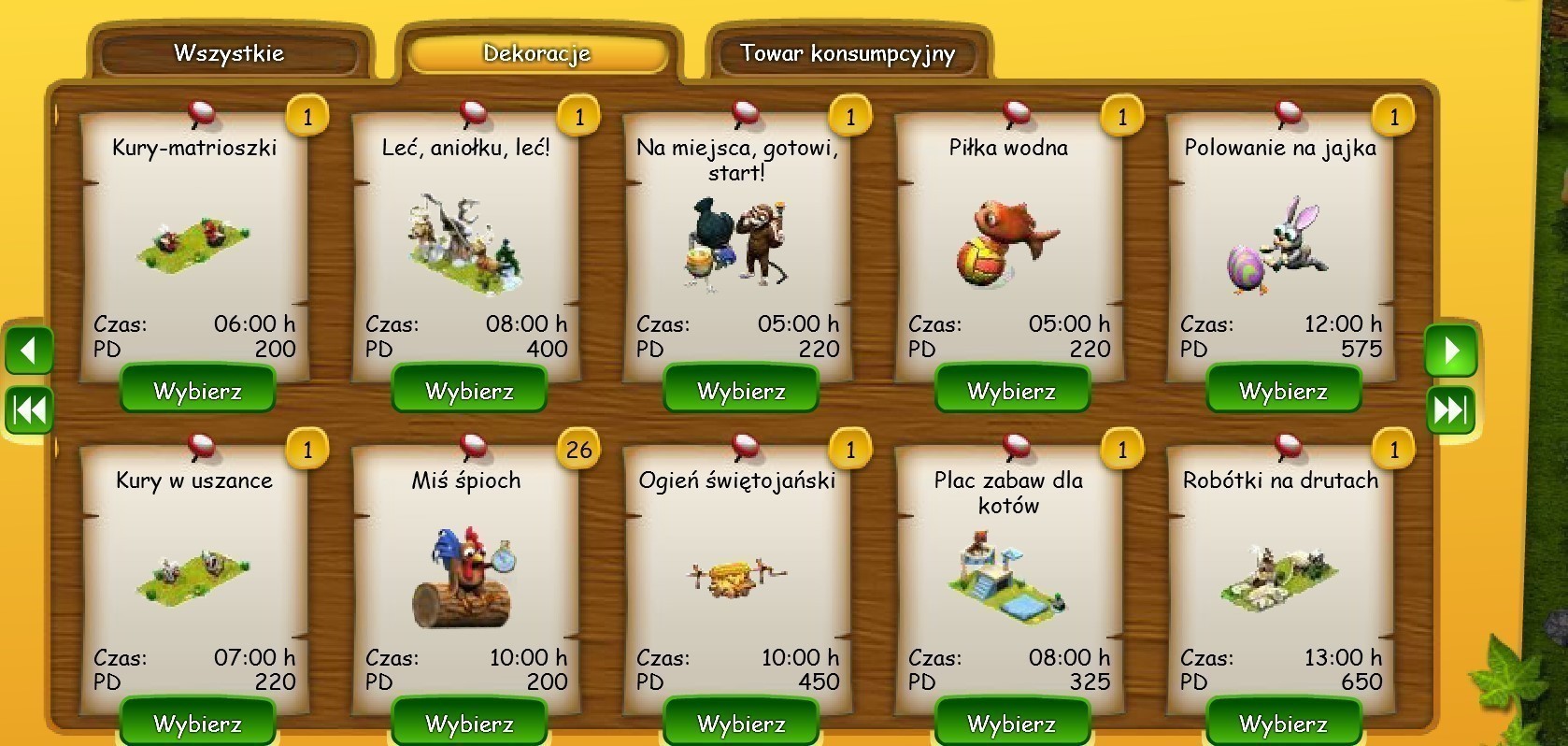Jump to the last page
The height and width of the screenshot is (746, 1568).
pos(1450,409)
